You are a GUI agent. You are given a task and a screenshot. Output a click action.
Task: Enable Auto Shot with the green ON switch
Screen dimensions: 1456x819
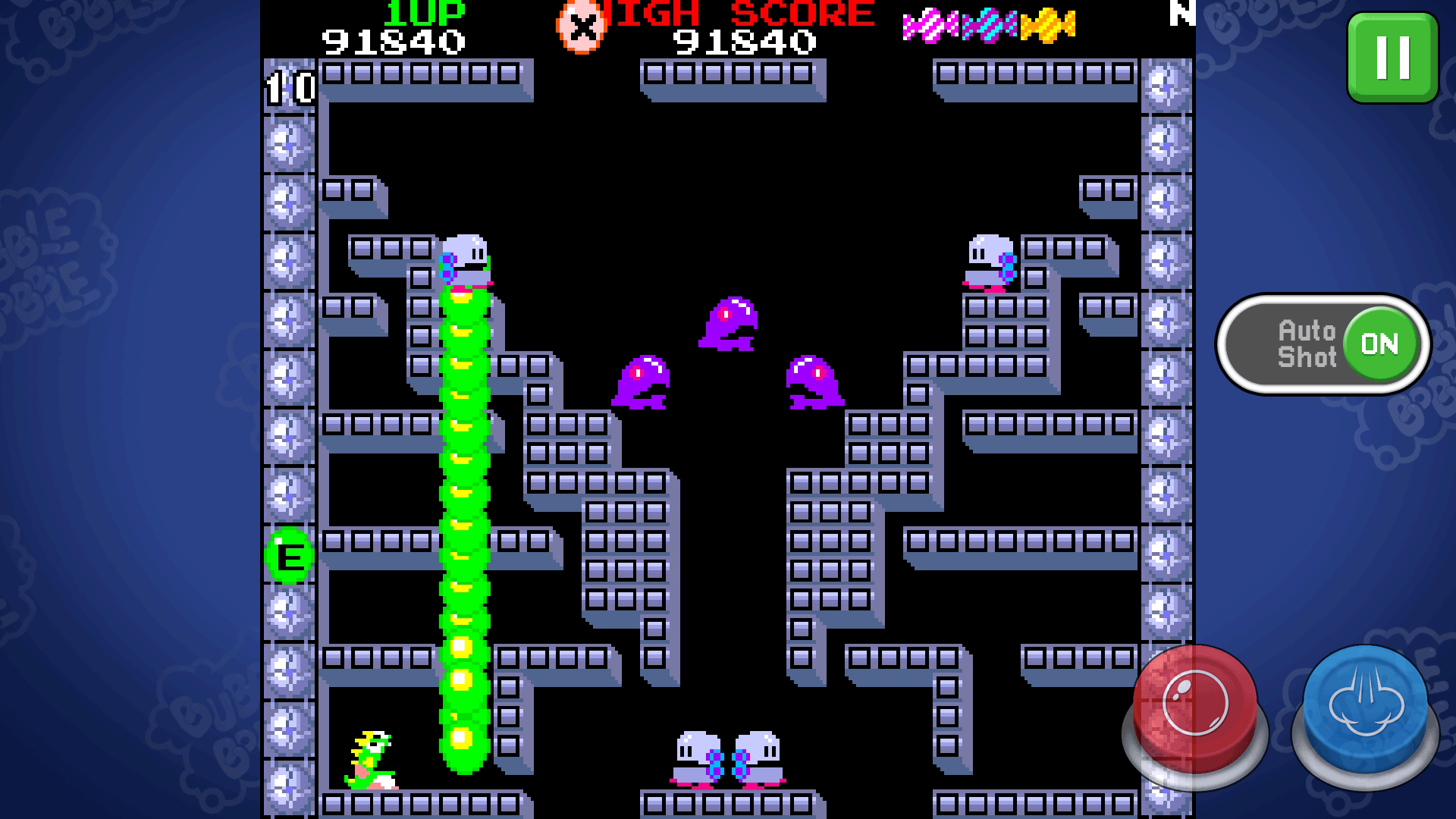click(1380, 343)
